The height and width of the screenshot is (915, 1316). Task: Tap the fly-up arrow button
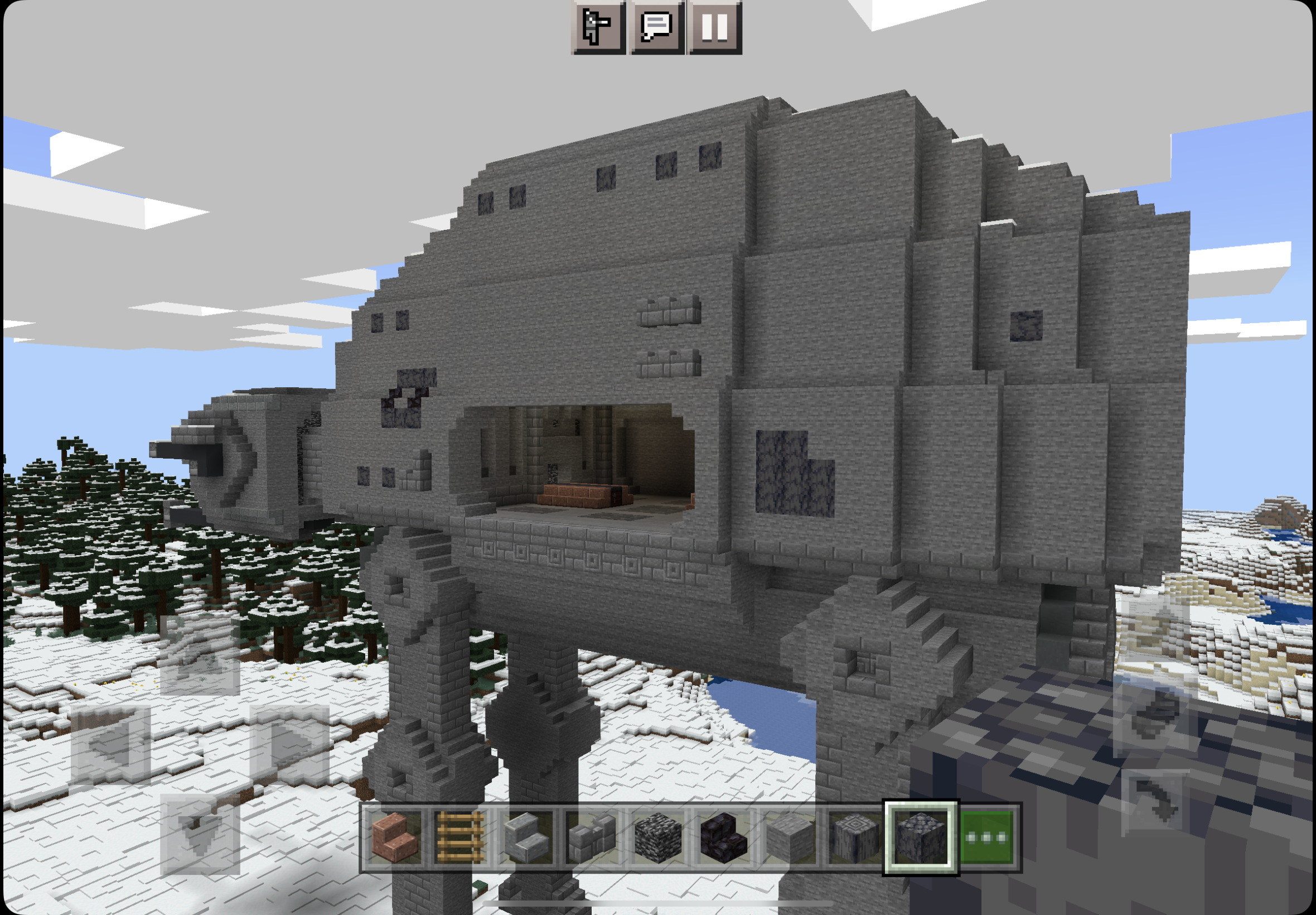[x=1154, y=628]
